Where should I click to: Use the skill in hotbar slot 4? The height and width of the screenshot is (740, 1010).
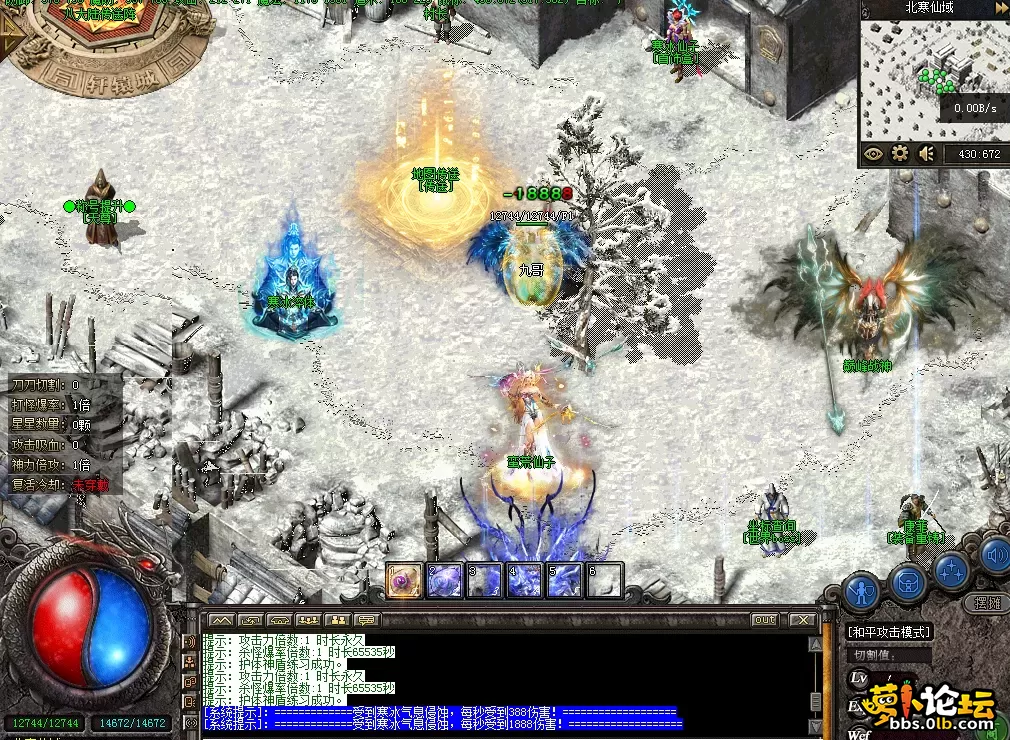click(524, 581)
